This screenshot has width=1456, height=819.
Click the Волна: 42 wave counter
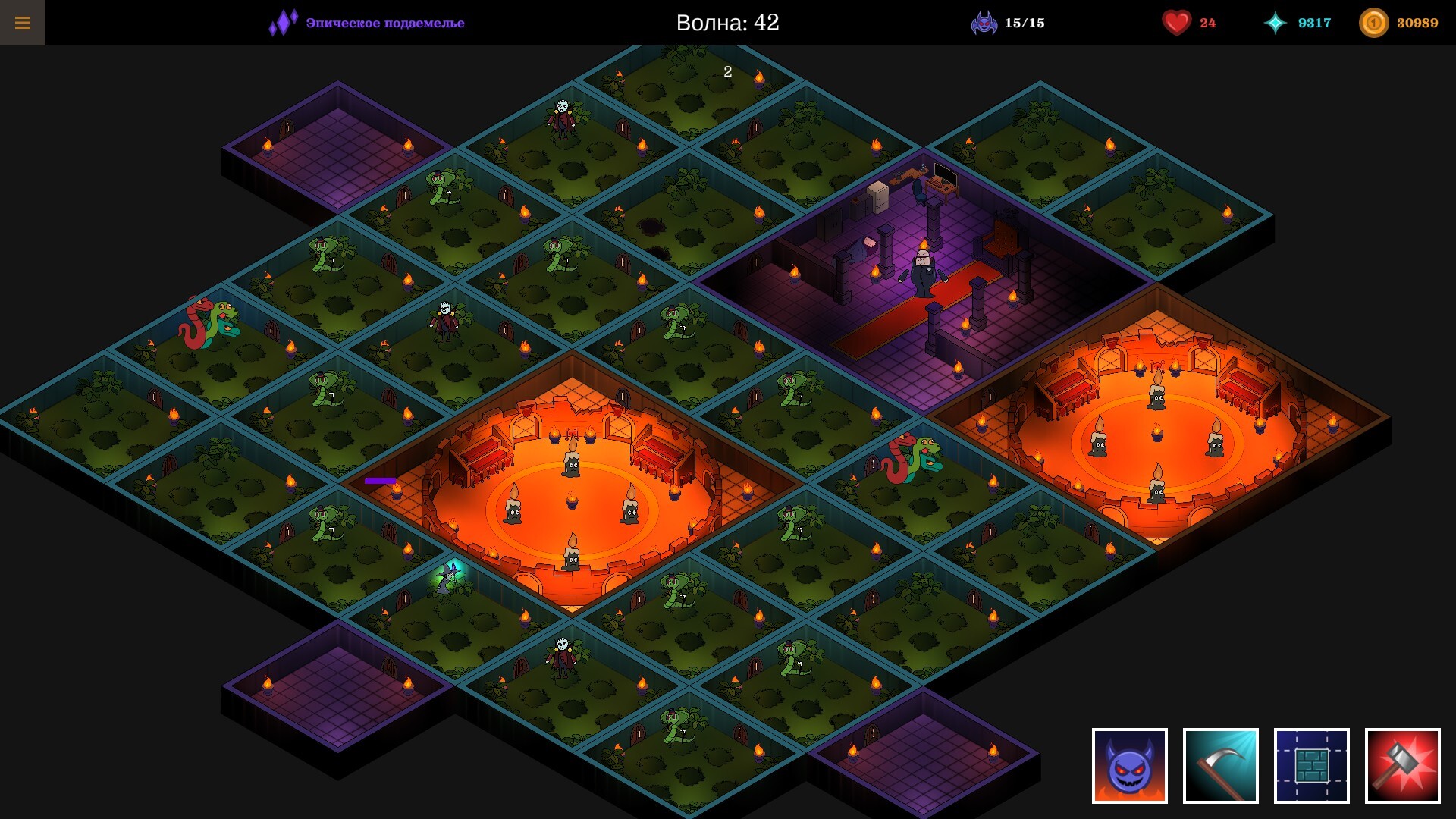click(x=728, y=22)
